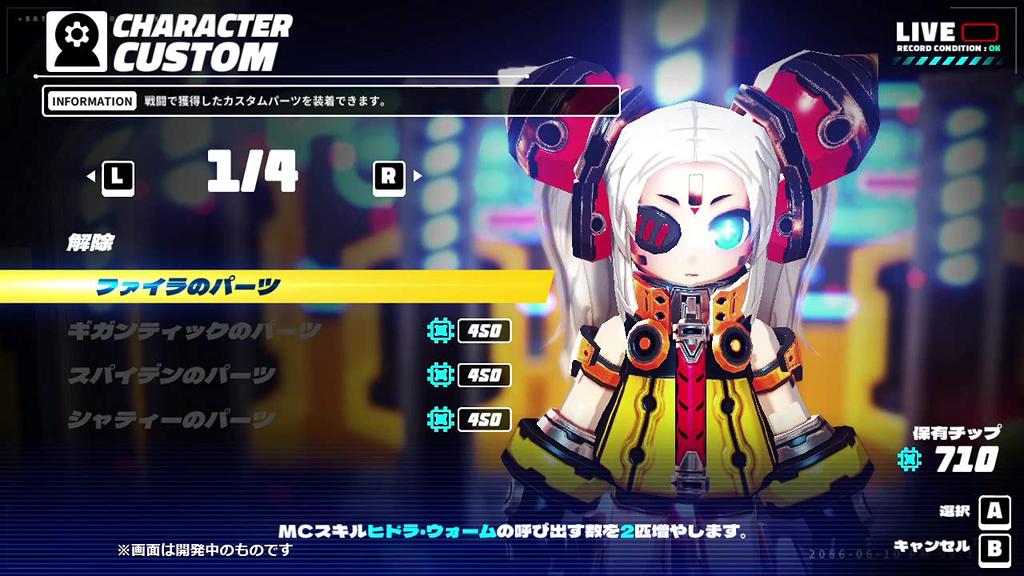
Task: Select the 解除 (unequip) option
Action: pos(91,242)
